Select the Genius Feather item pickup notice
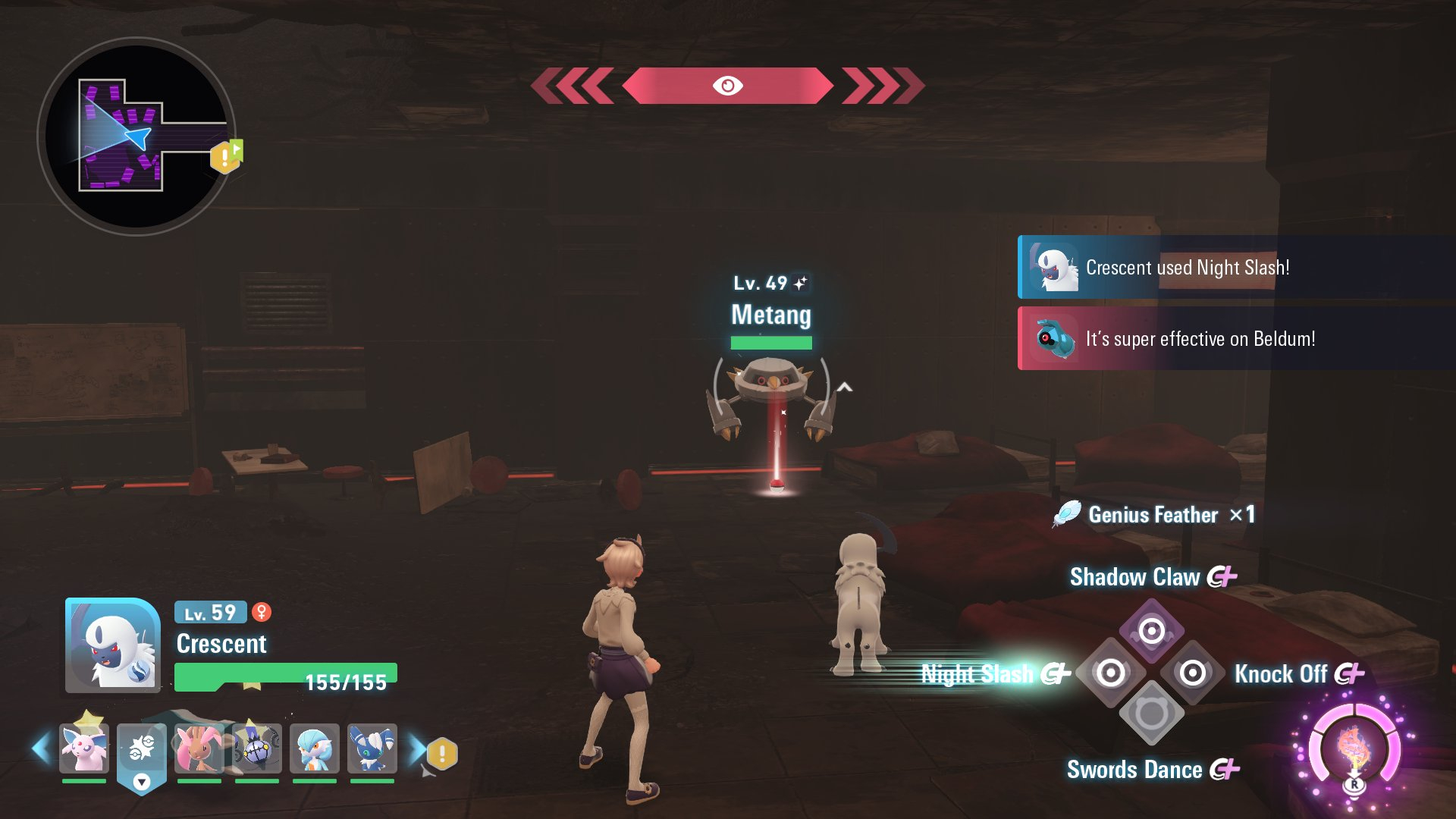1456x819 pixels. coord(1153,515)
